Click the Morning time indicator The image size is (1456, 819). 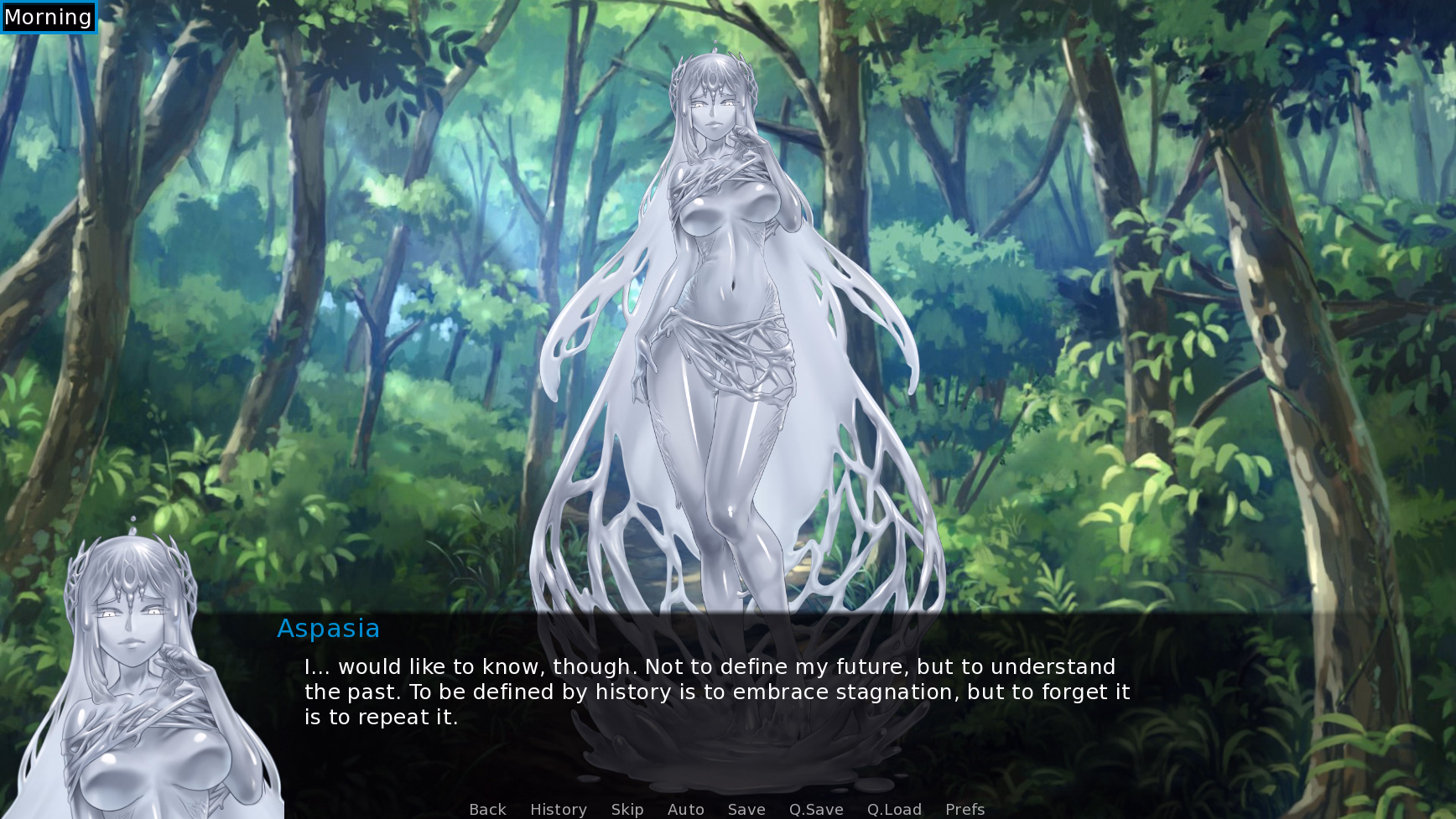(x=48, y=16)
